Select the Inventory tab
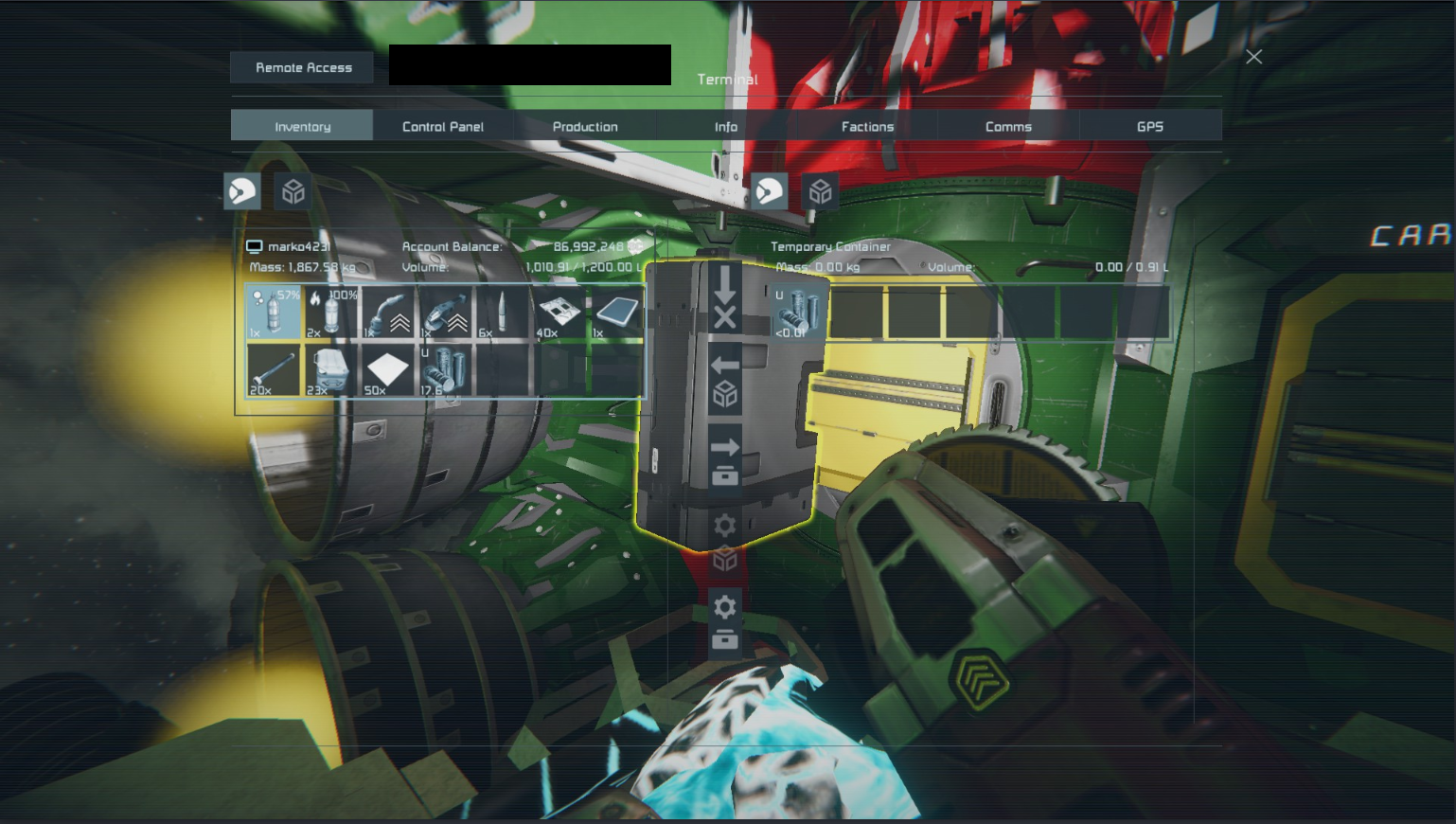Image resolution: width=1456 pixels, height=824 pixels. click(x=302, y=126)
